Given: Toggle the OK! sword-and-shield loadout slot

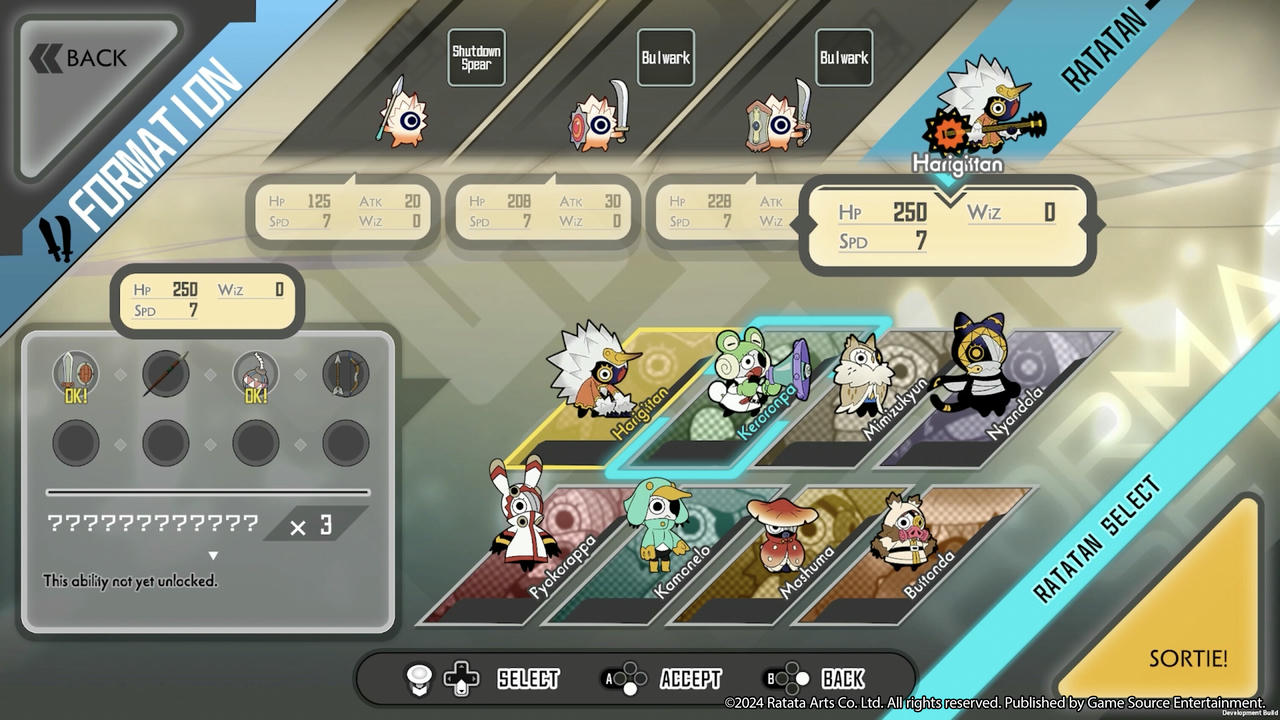Looking at the screenshot, I should (77, 375).
